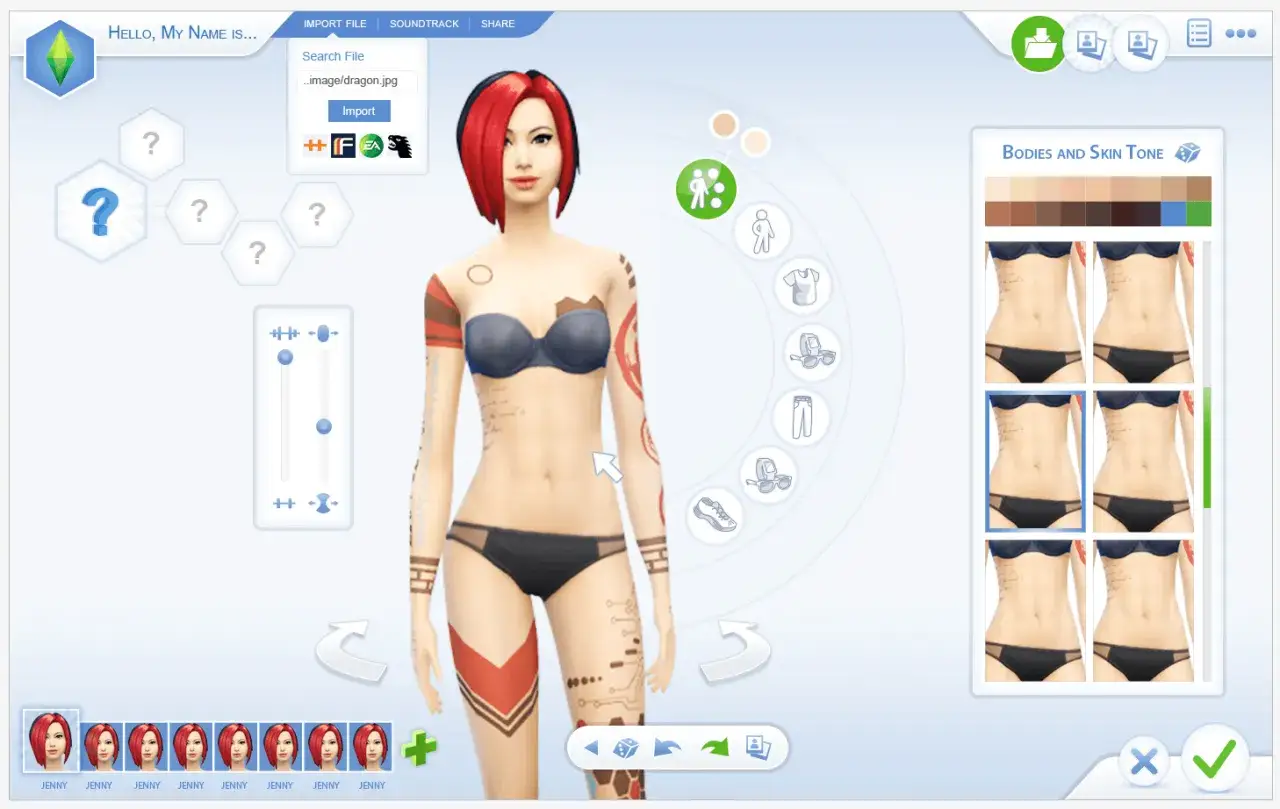The image size is (1280, 809).
Task: Open the gallery photos icon in bottom bar
Action: click(757, 747)
